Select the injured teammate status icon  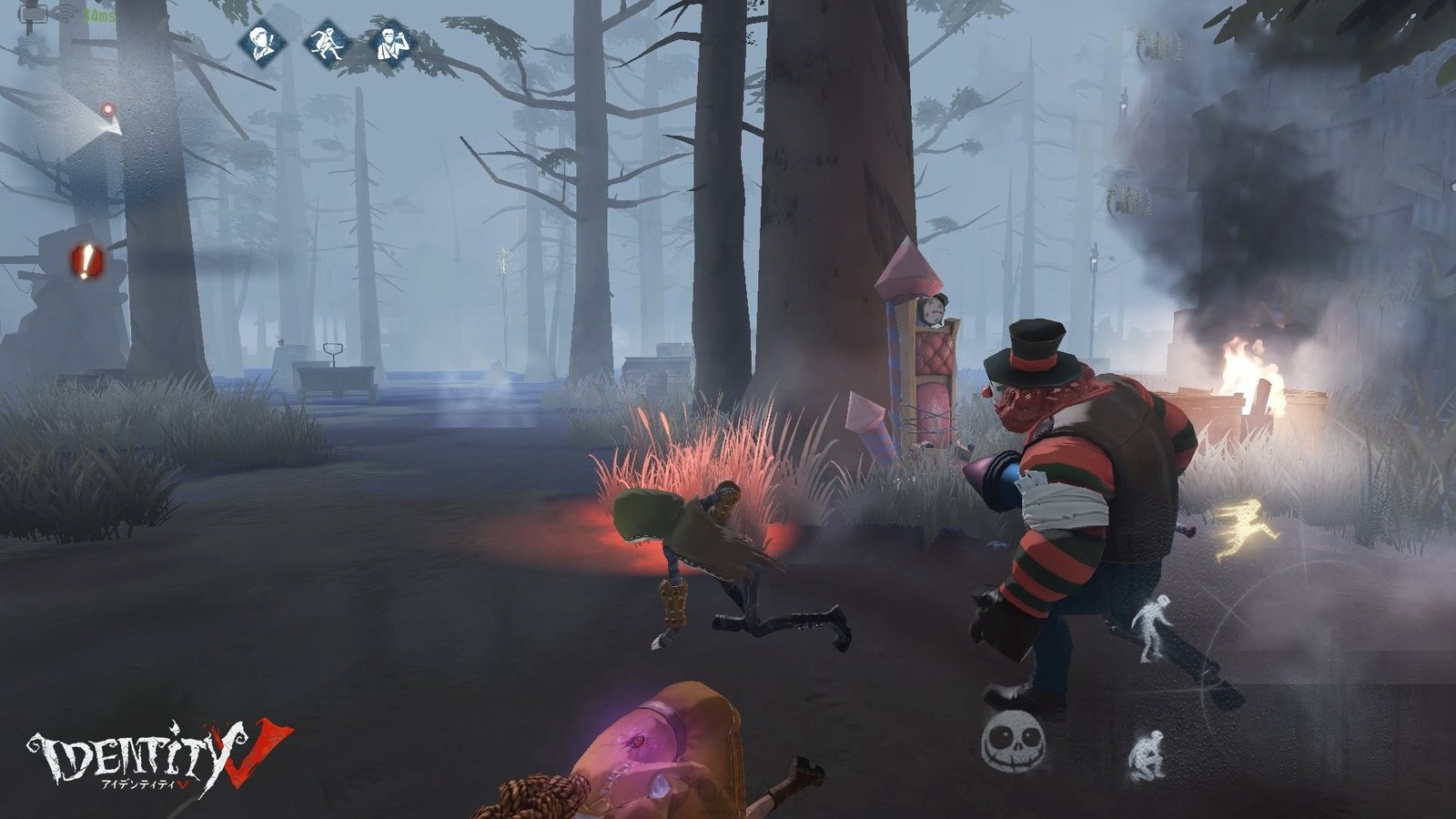(397, 43)
